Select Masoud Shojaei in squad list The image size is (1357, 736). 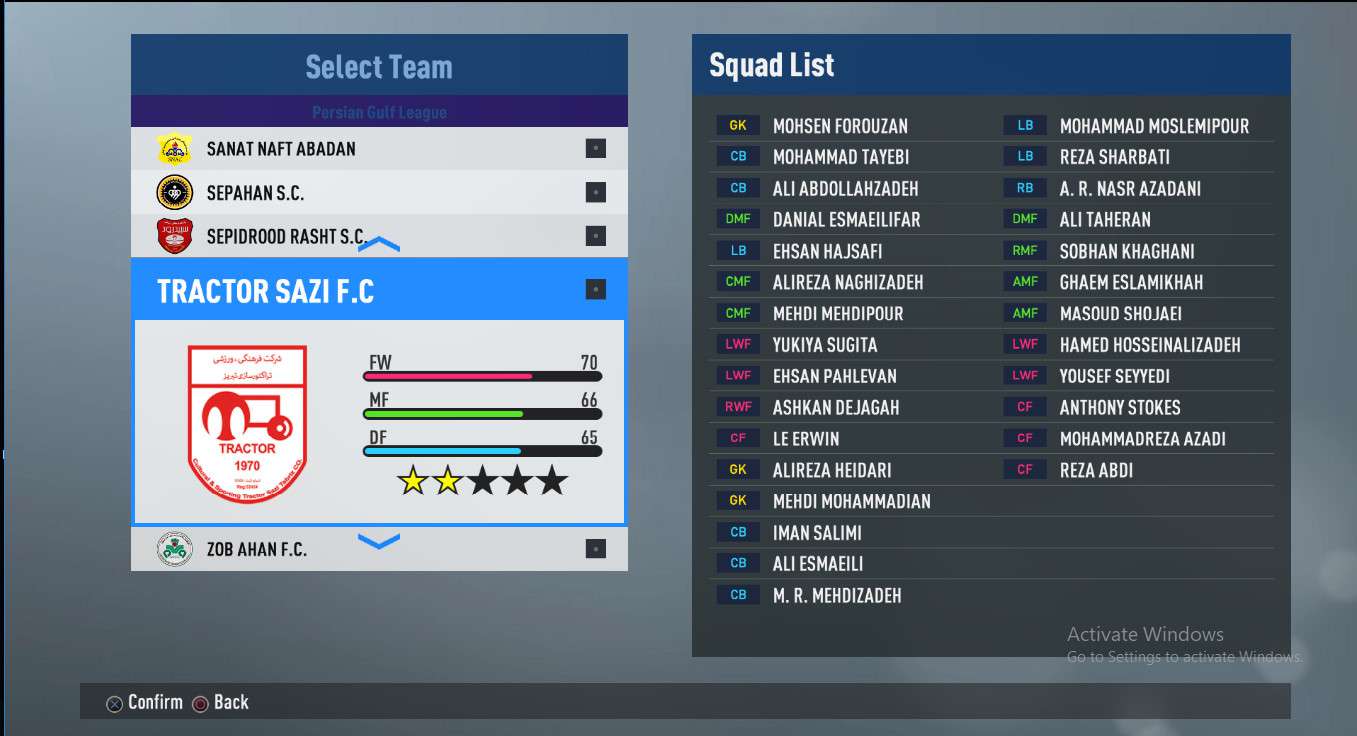[x=1120, y=313]
